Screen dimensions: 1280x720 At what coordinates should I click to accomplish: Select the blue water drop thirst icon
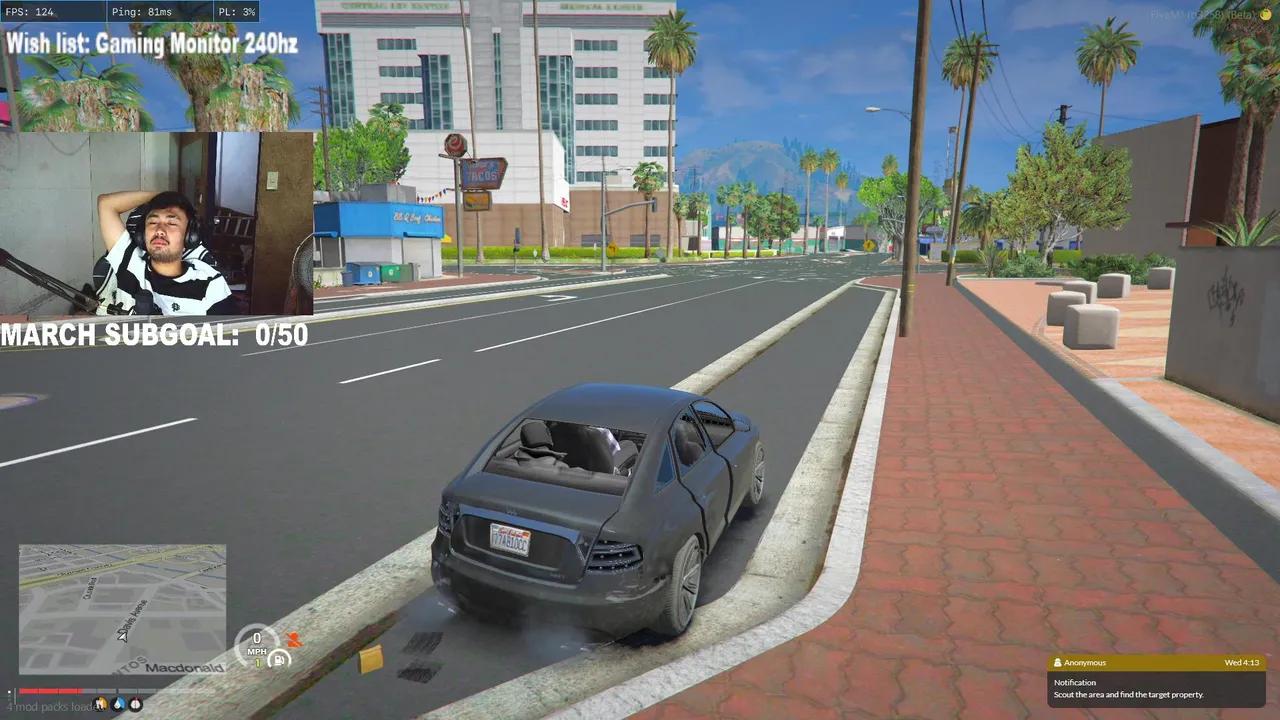point(119,704)
